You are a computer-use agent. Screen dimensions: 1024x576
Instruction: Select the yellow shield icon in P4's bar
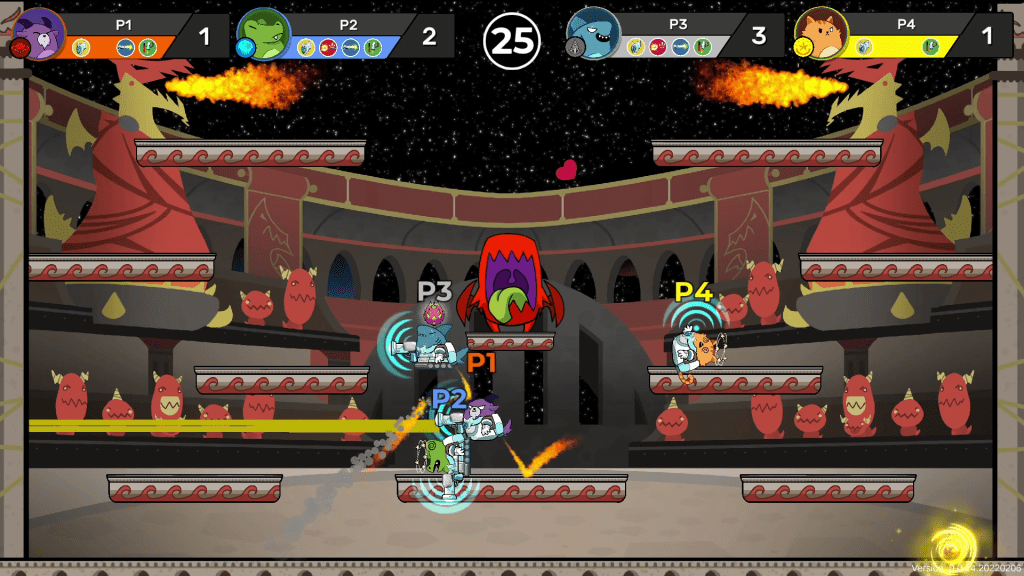[863, 46]
